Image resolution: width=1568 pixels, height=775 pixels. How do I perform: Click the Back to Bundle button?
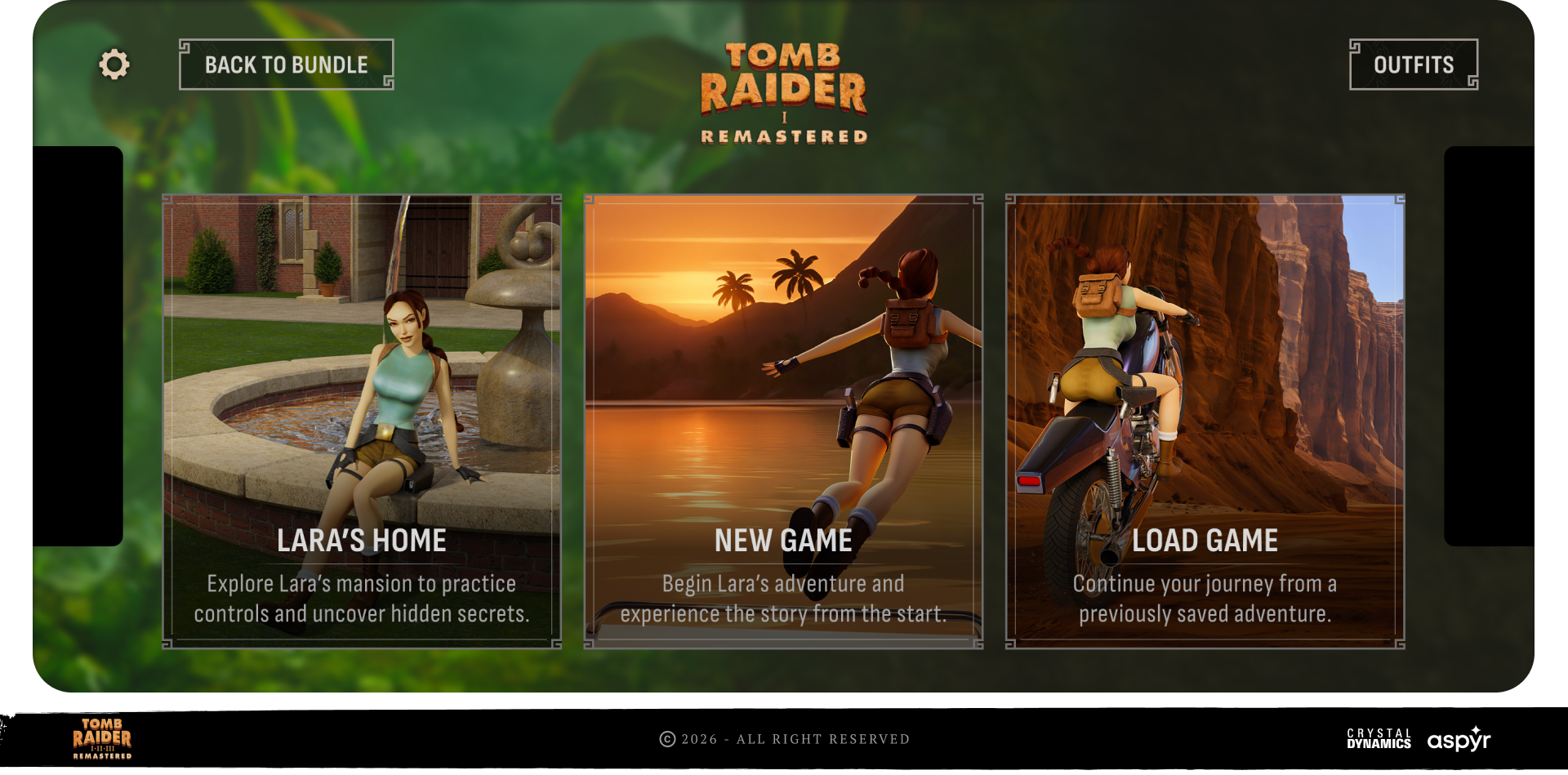tap(286, 65)
